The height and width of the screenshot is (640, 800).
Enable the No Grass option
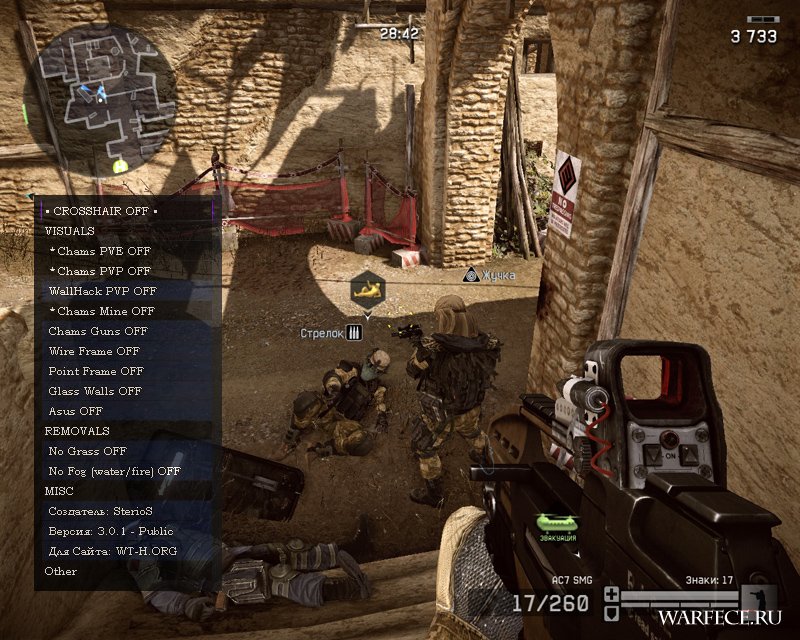point(88,451)
